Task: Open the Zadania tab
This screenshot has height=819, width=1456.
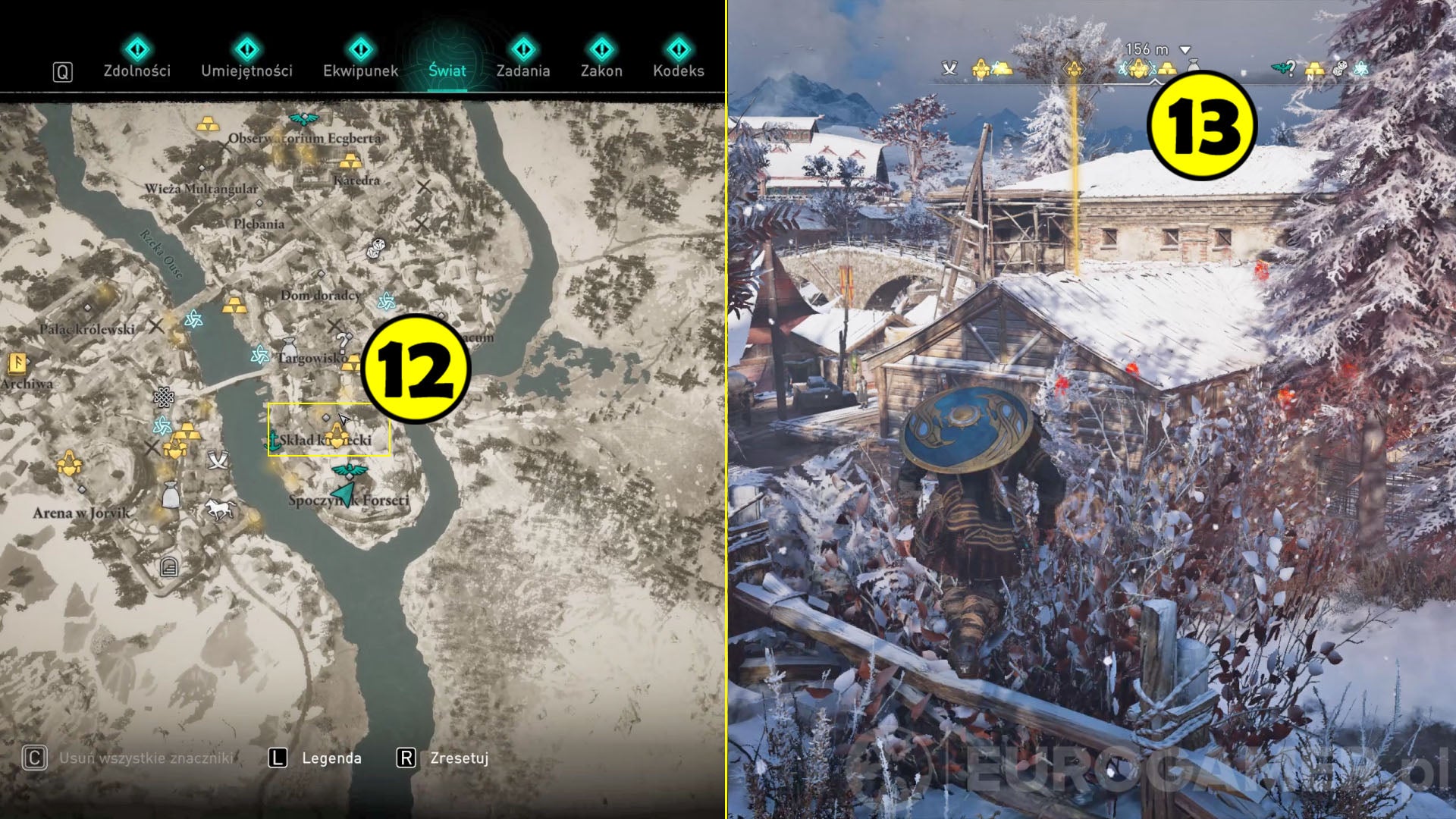Action: coord(523,72)
